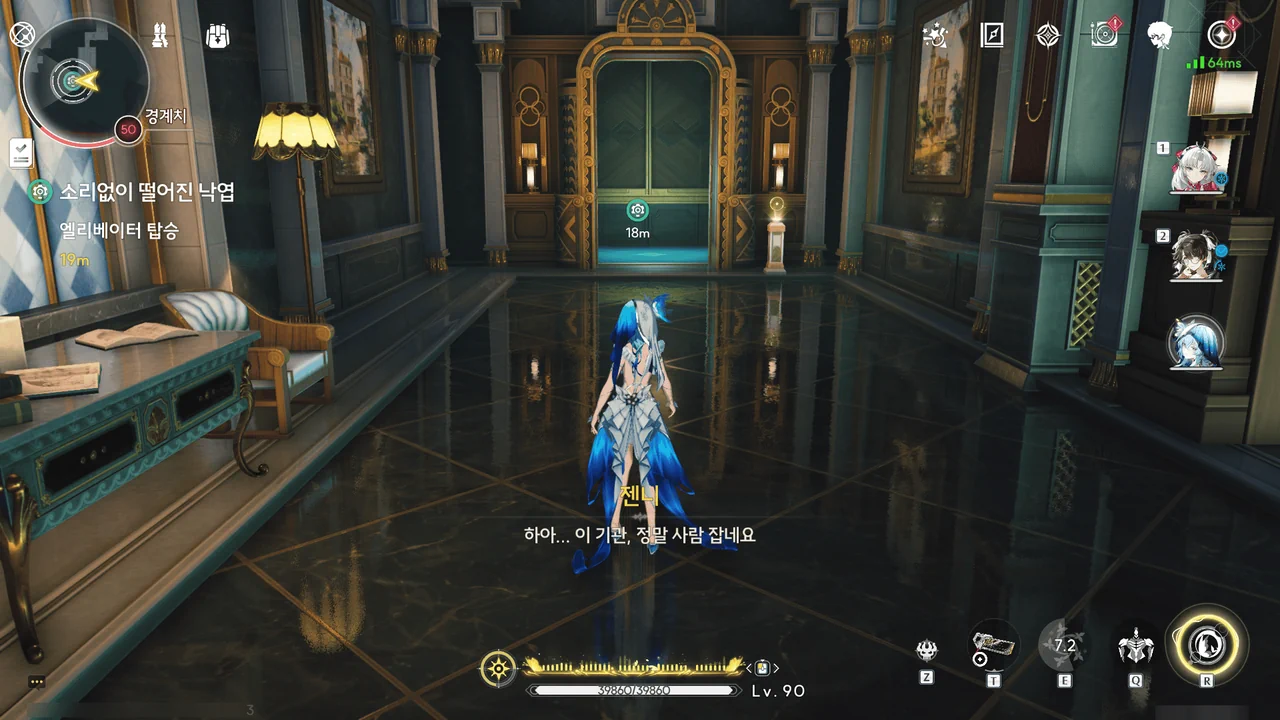Select the tracked quest 소리없이 떨어진 낙엽

pos(146,192)
